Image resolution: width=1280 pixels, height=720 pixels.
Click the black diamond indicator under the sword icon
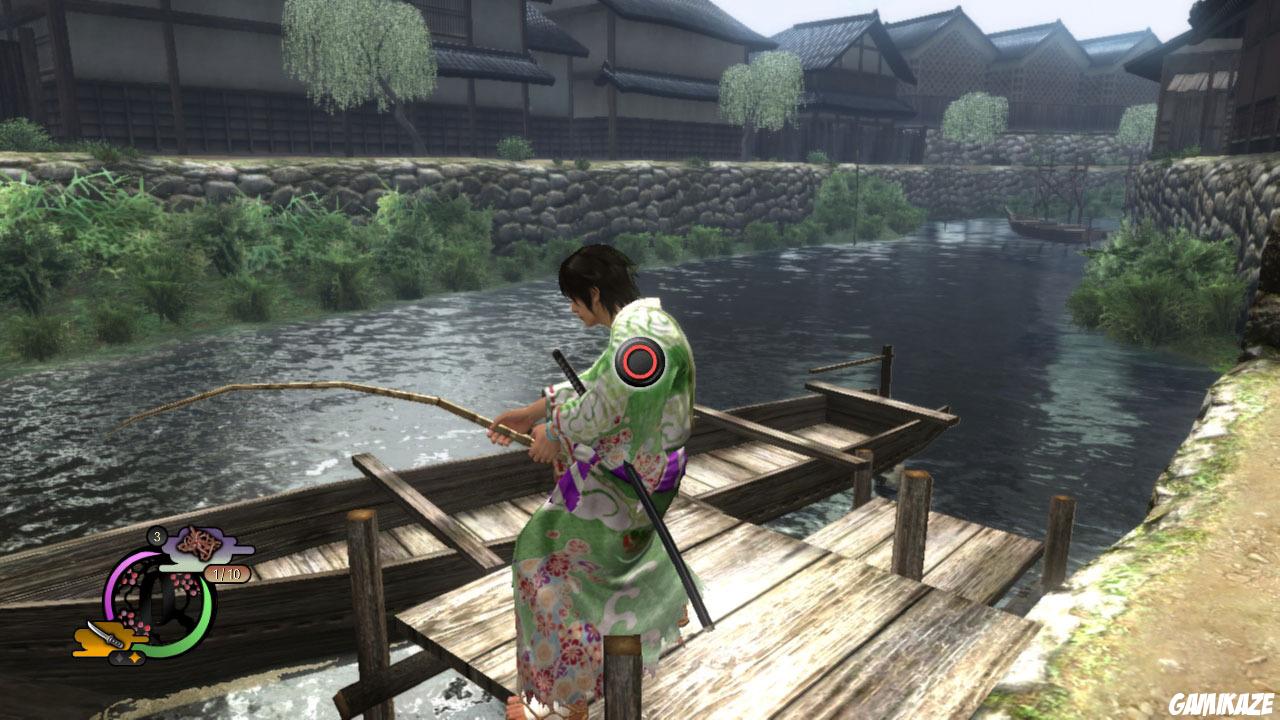point(119,659)
